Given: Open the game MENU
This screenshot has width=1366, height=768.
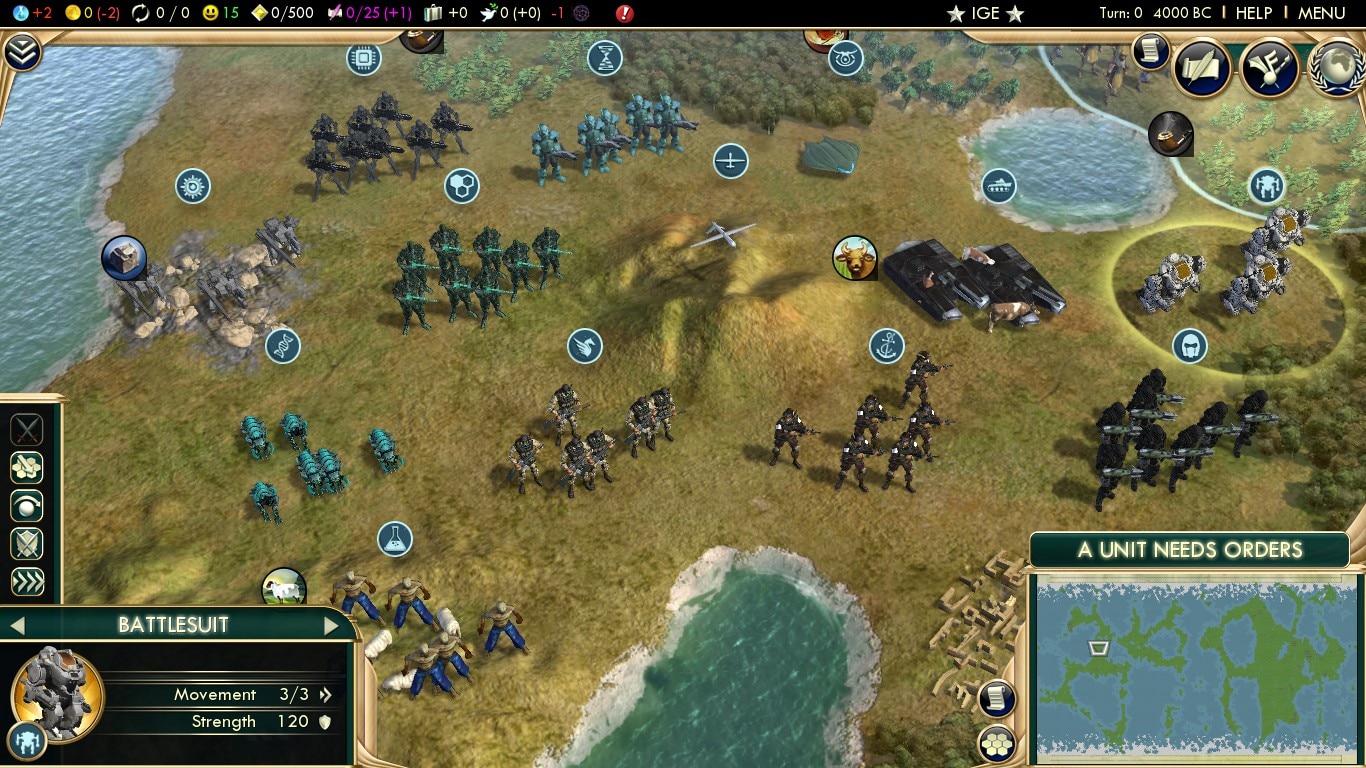Looking at the screenshot, I should pos(1322,13).
